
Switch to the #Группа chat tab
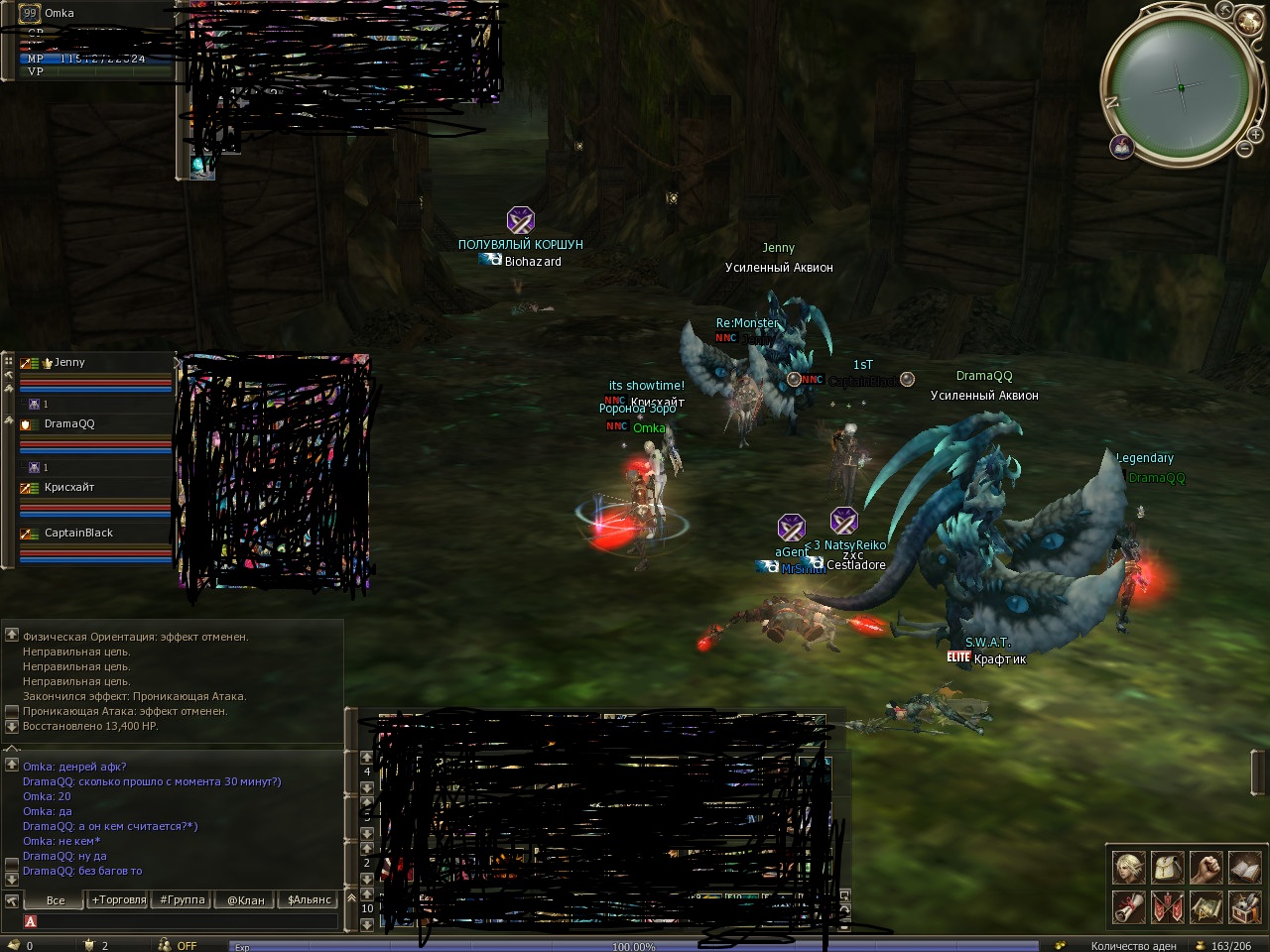coord(183,900)
